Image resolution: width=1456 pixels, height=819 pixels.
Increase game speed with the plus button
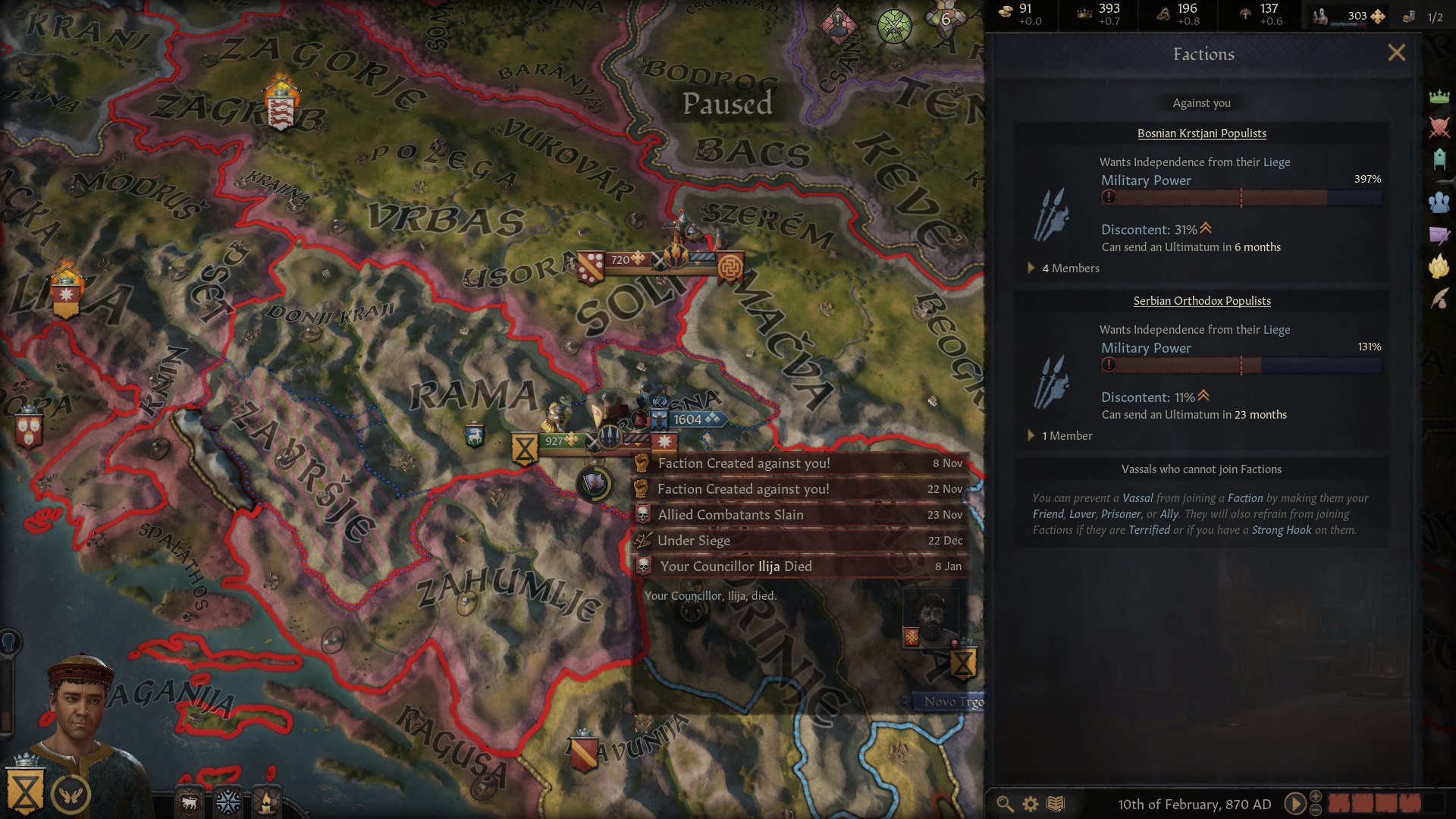coord(1316,795)
